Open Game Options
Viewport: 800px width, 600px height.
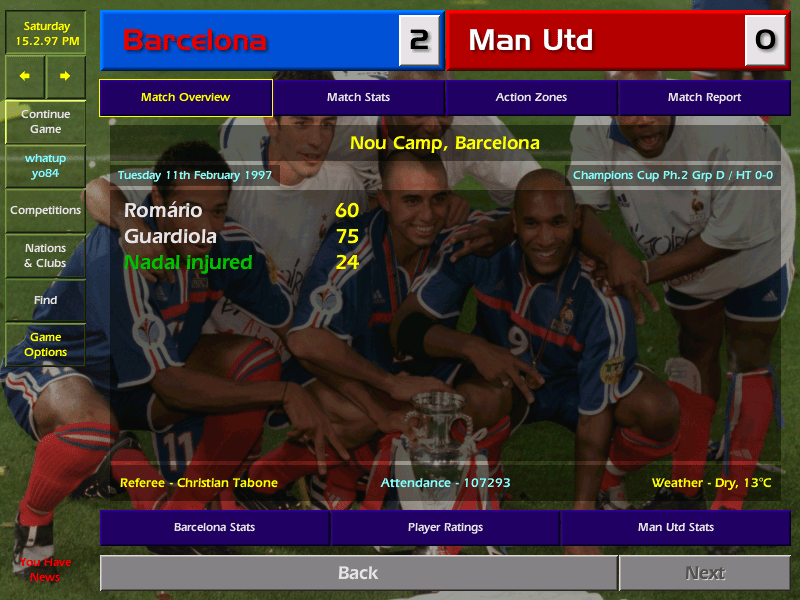[45, 345]
